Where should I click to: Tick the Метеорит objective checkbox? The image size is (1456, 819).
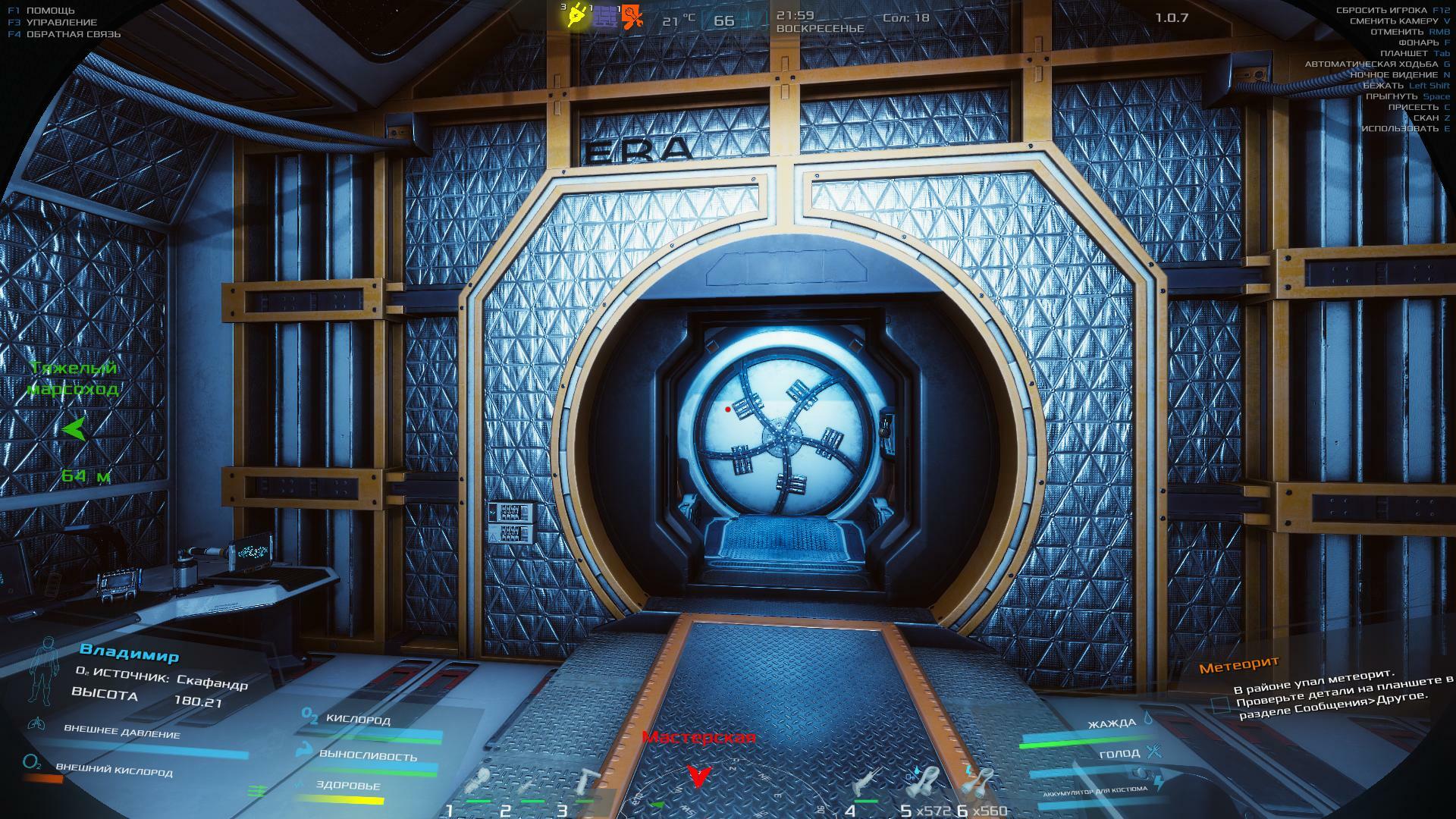[1219, 704]
